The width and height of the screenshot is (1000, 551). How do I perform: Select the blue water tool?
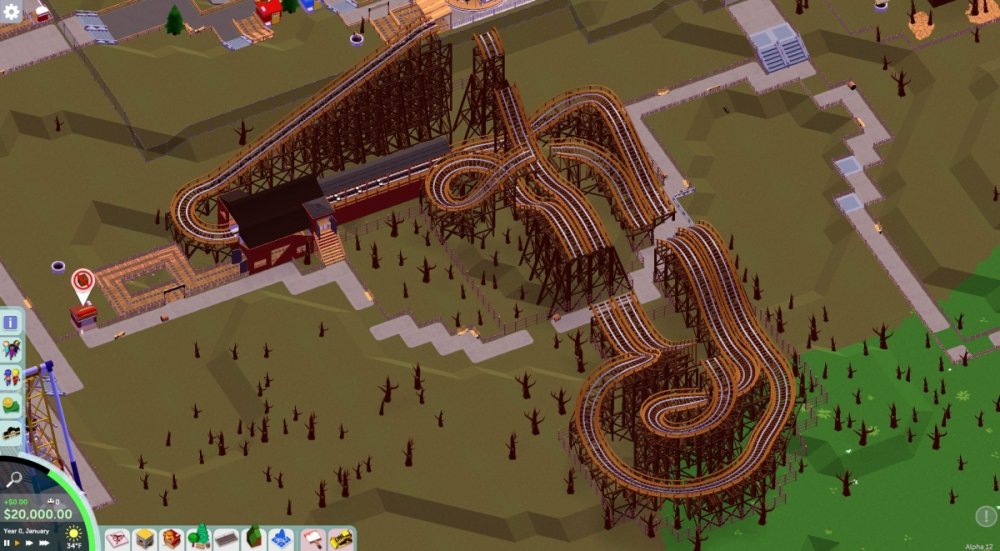pos(283,539)
